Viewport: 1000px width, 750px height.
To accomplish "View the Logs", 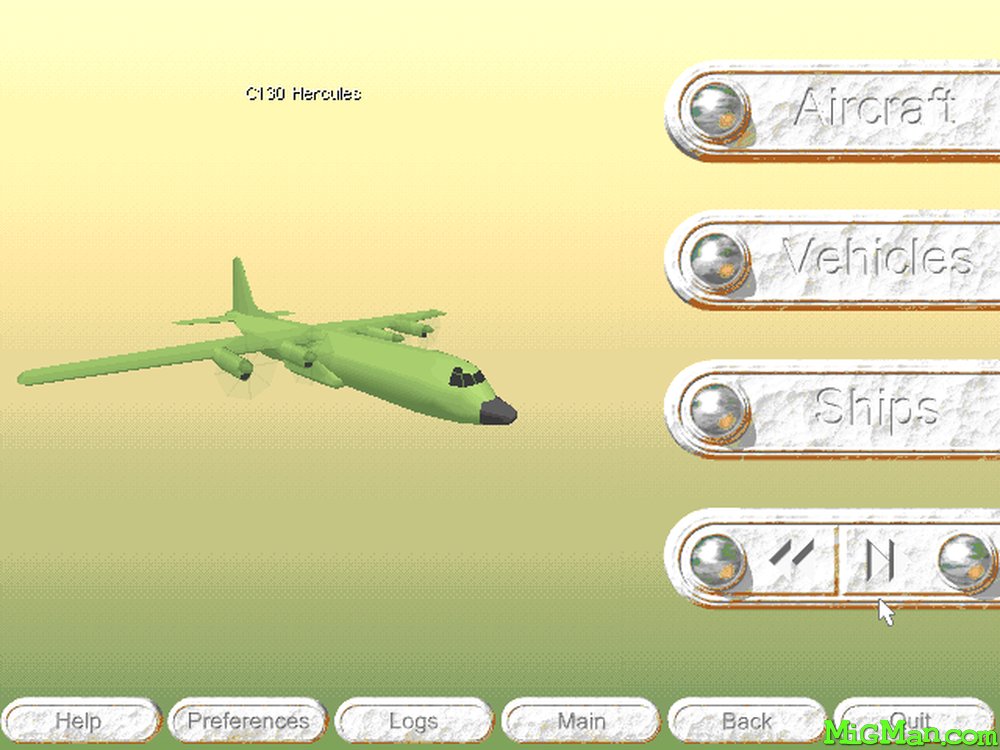I will pyautogui.click(x=413, y=721).
